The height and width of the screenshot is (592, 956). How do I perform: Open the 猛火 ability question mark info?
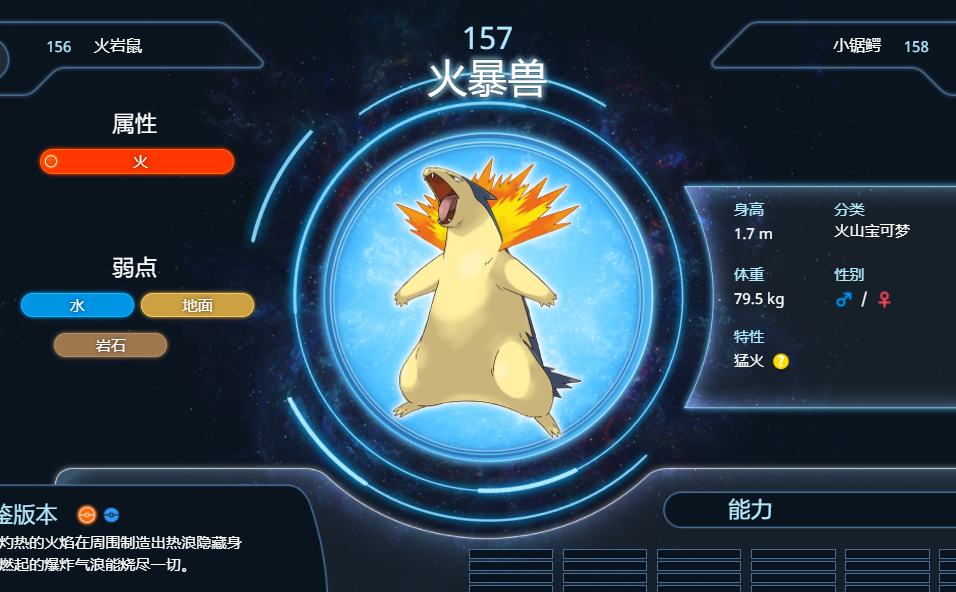[781, 361]
